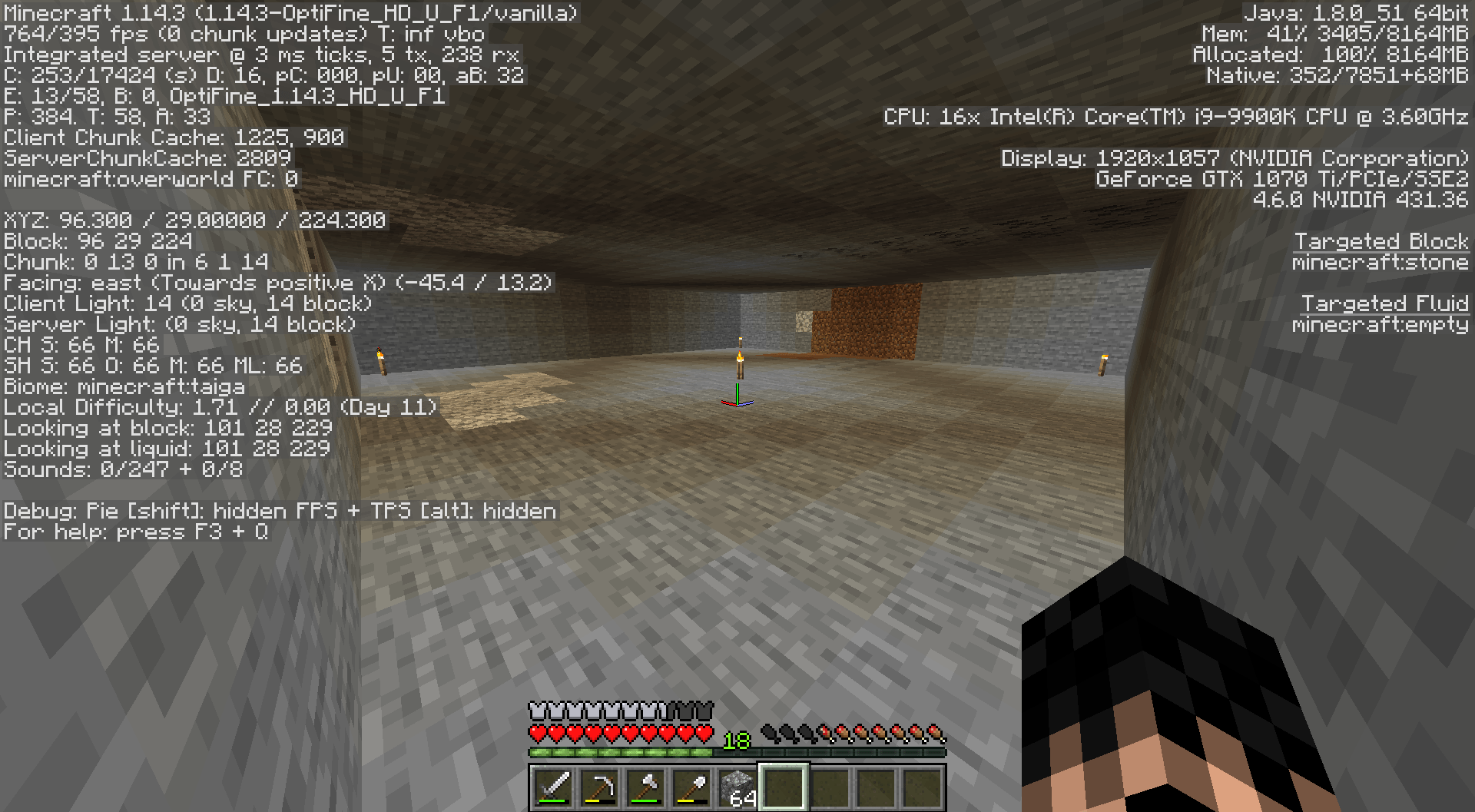1475x812 pixels.
Task: Click the Biome minecraft:taiga line
Action: 123,387
